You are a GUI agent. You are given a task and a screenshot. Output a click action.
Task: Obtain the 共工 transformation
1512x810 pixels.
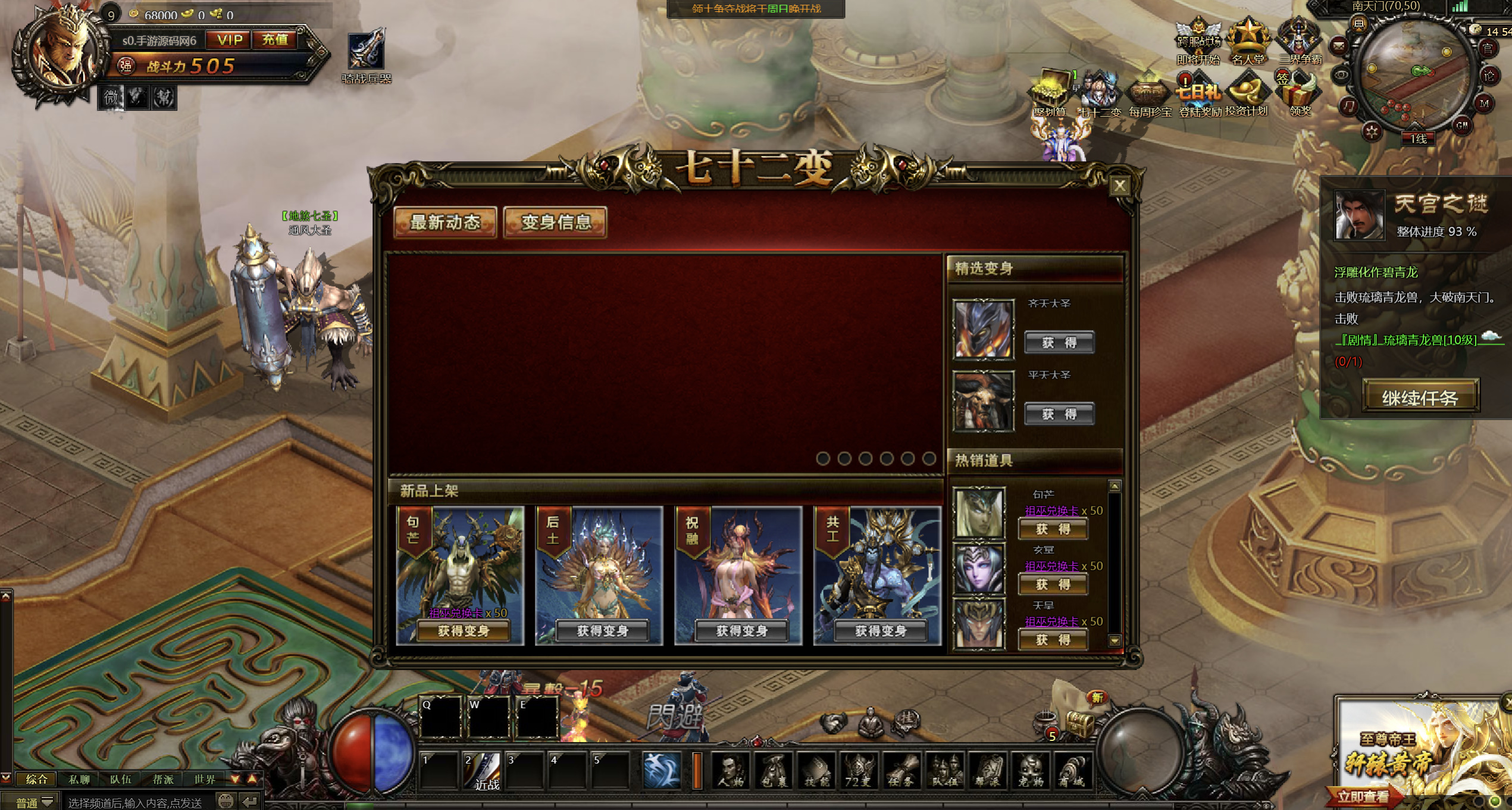point(880,631)
